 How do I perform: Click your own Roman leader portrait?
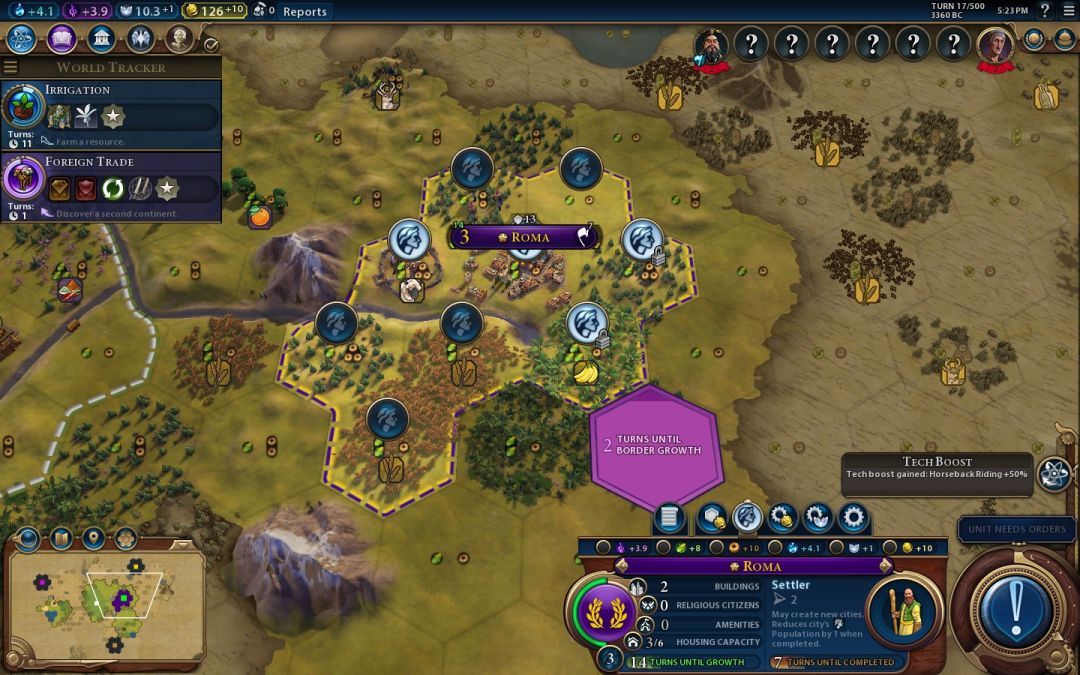[994, 45]
